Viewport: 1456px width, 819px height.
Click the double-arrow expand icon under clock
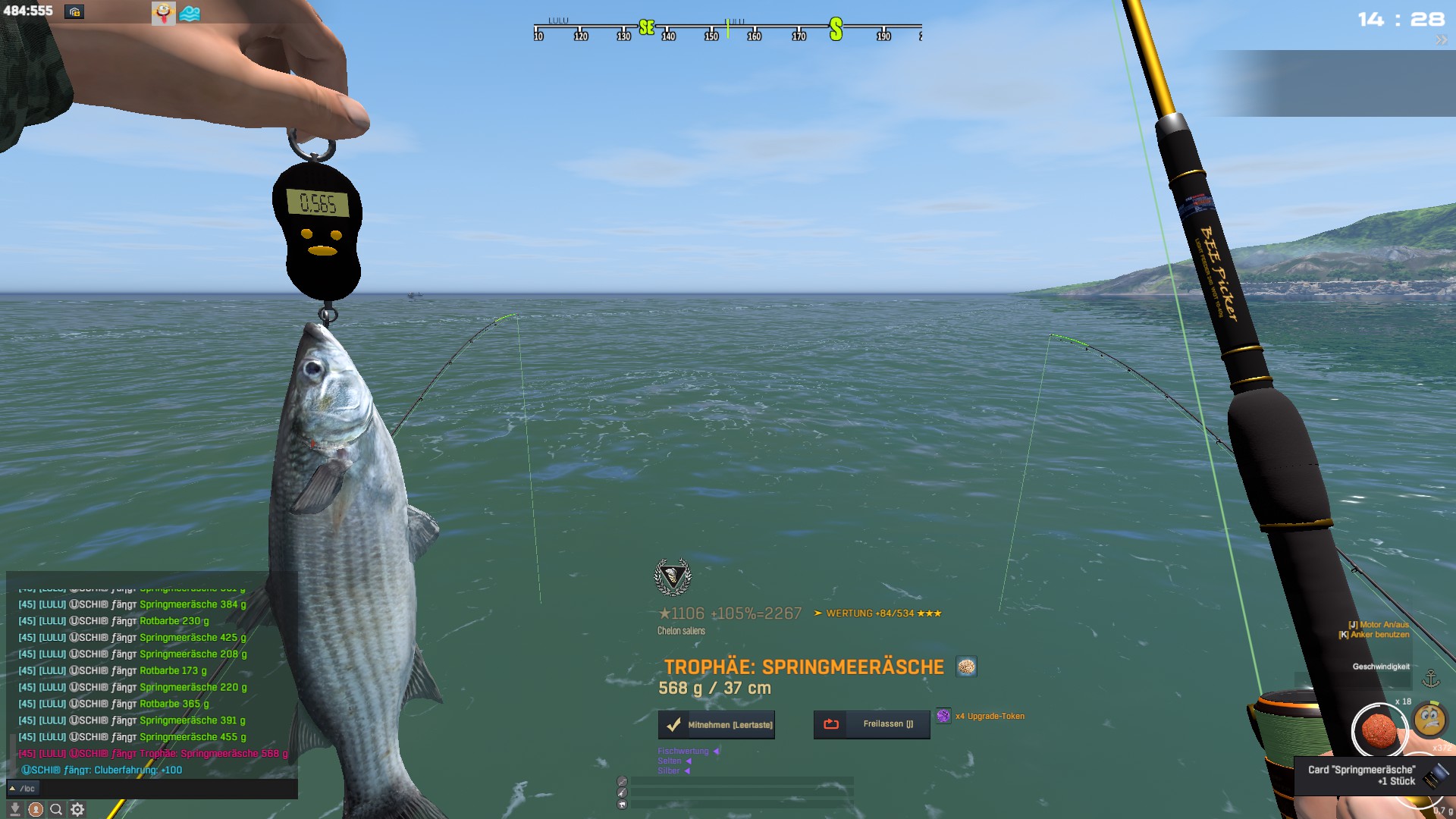point(1441,40)
